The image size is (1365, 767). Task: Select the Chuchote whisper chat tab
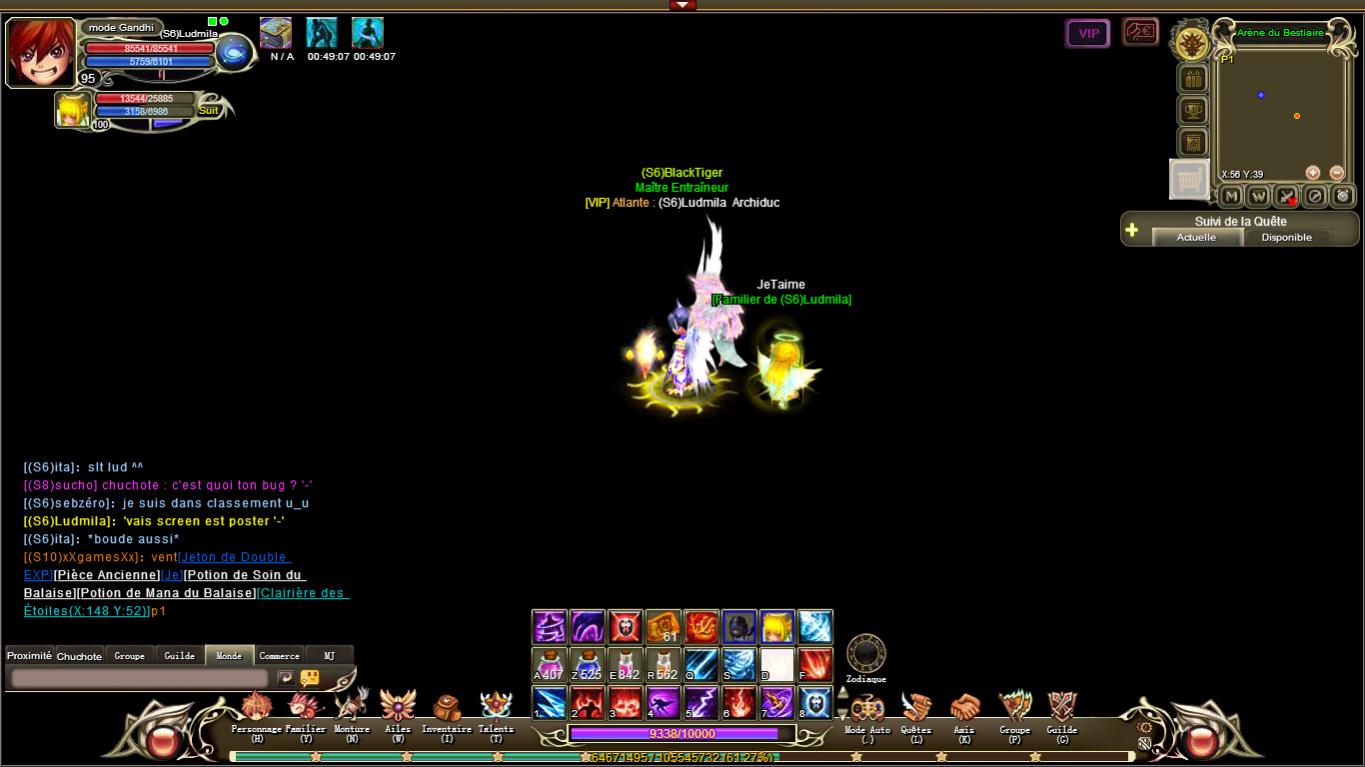tap(79, 656)
